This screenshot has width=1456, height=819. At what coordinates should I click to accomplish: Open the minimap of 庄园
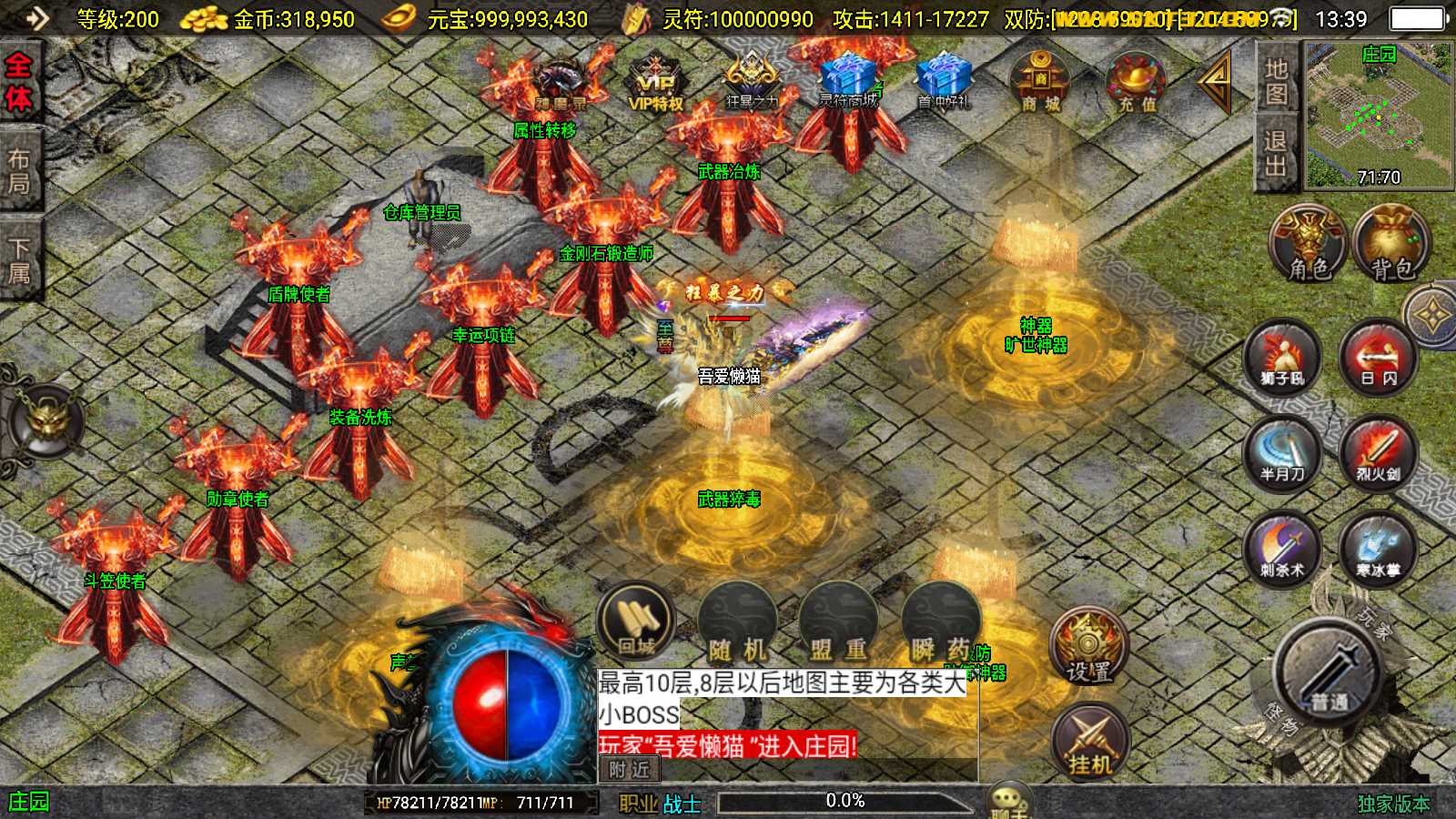[1378, 116]
